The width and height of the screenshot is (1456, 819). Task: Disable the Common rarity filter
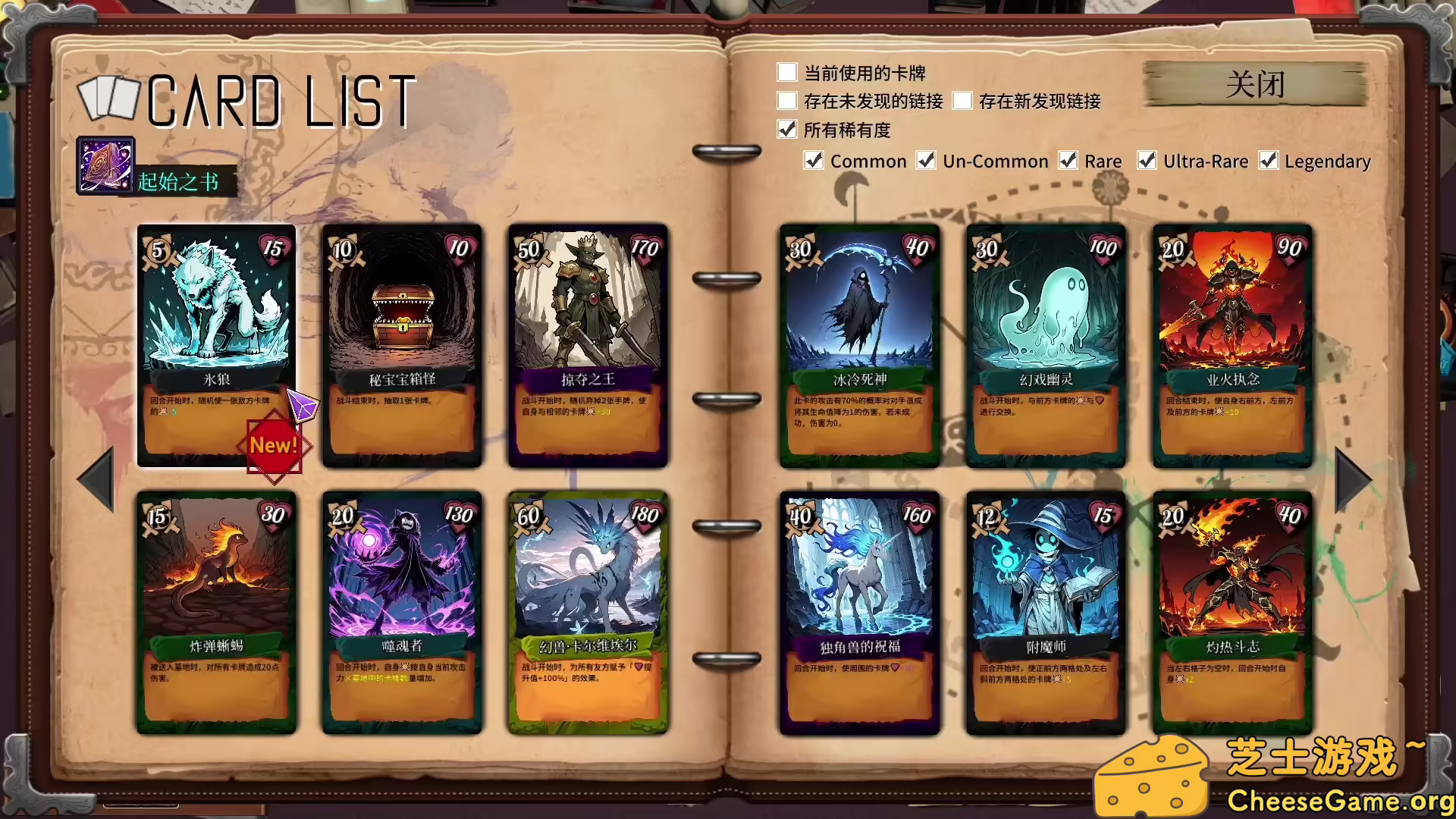click(x=814, y=161)
